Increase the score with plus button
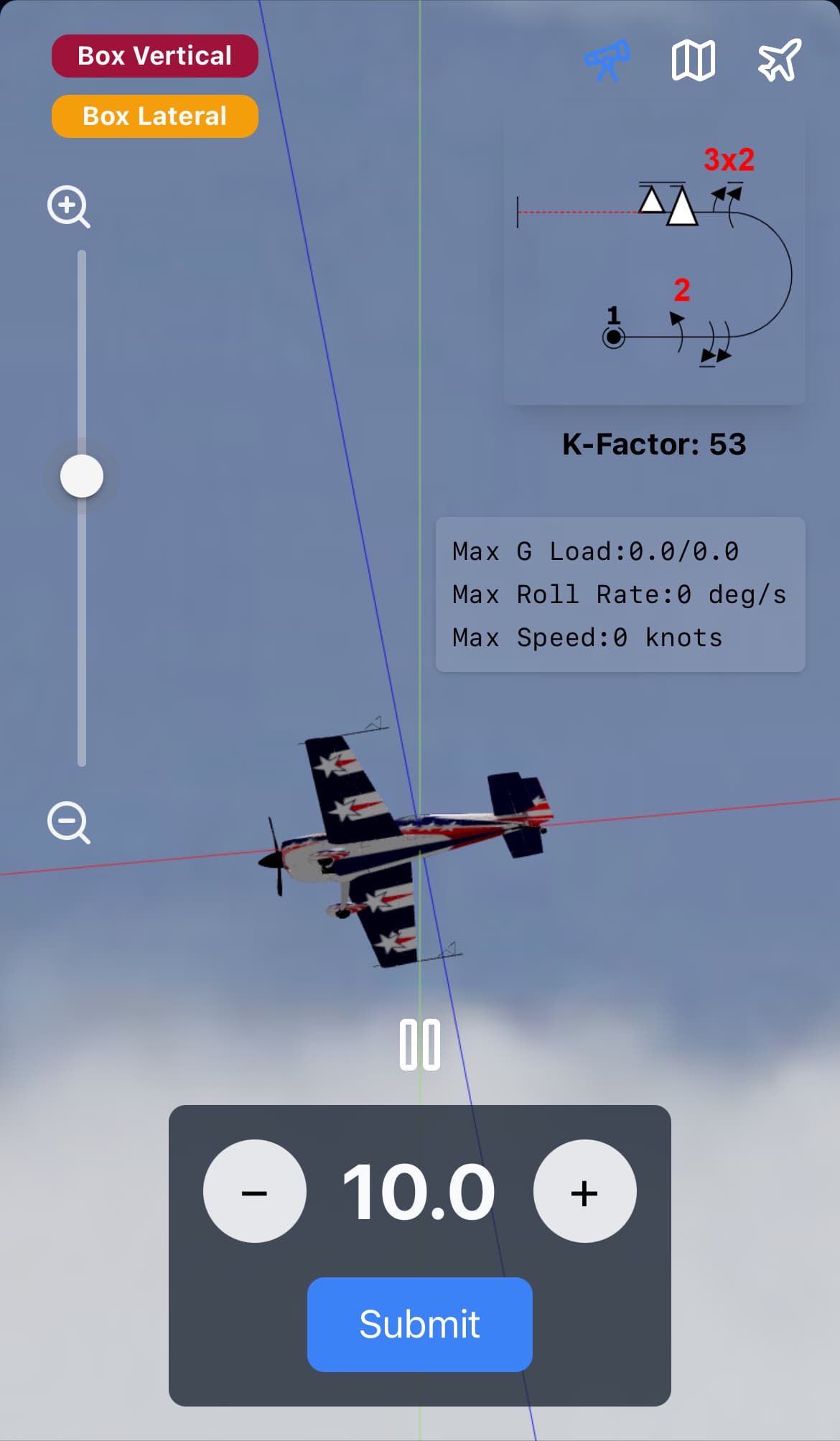 pyautogui.click(x=584, y=1191)
